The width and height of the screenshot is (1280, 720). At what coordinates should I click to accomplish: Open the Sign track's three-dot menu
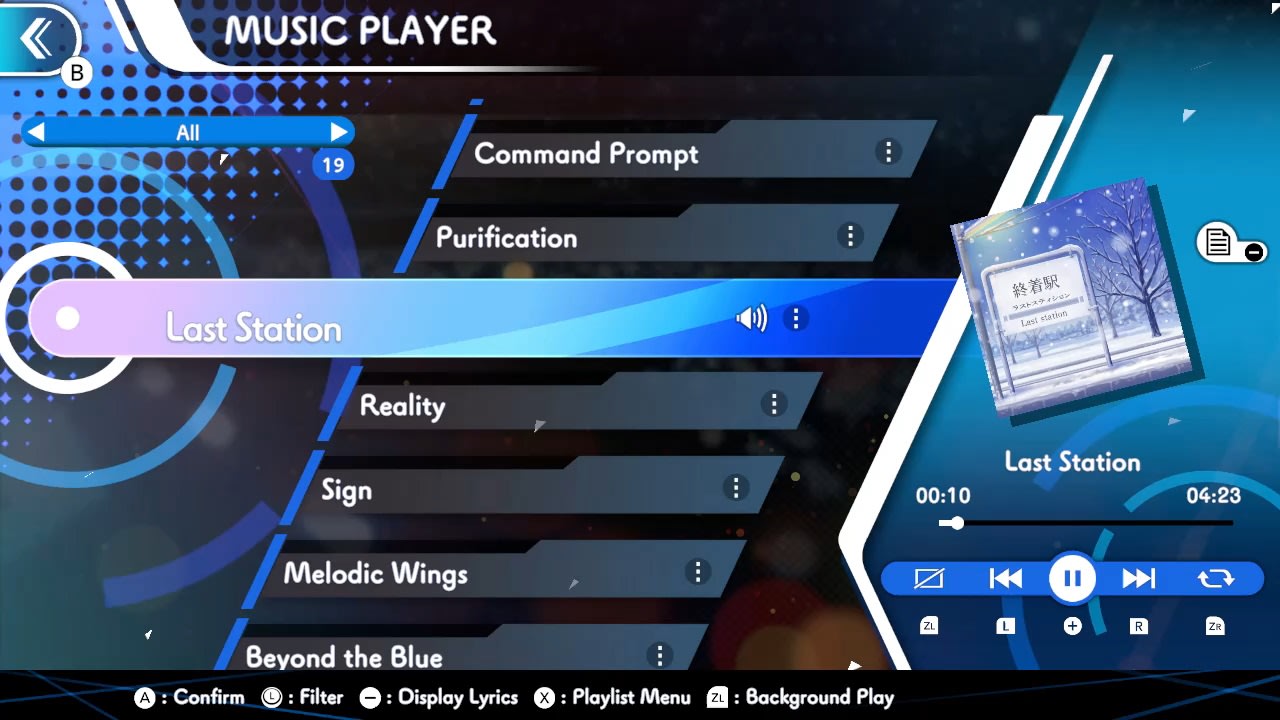click(x=736, y=488)
